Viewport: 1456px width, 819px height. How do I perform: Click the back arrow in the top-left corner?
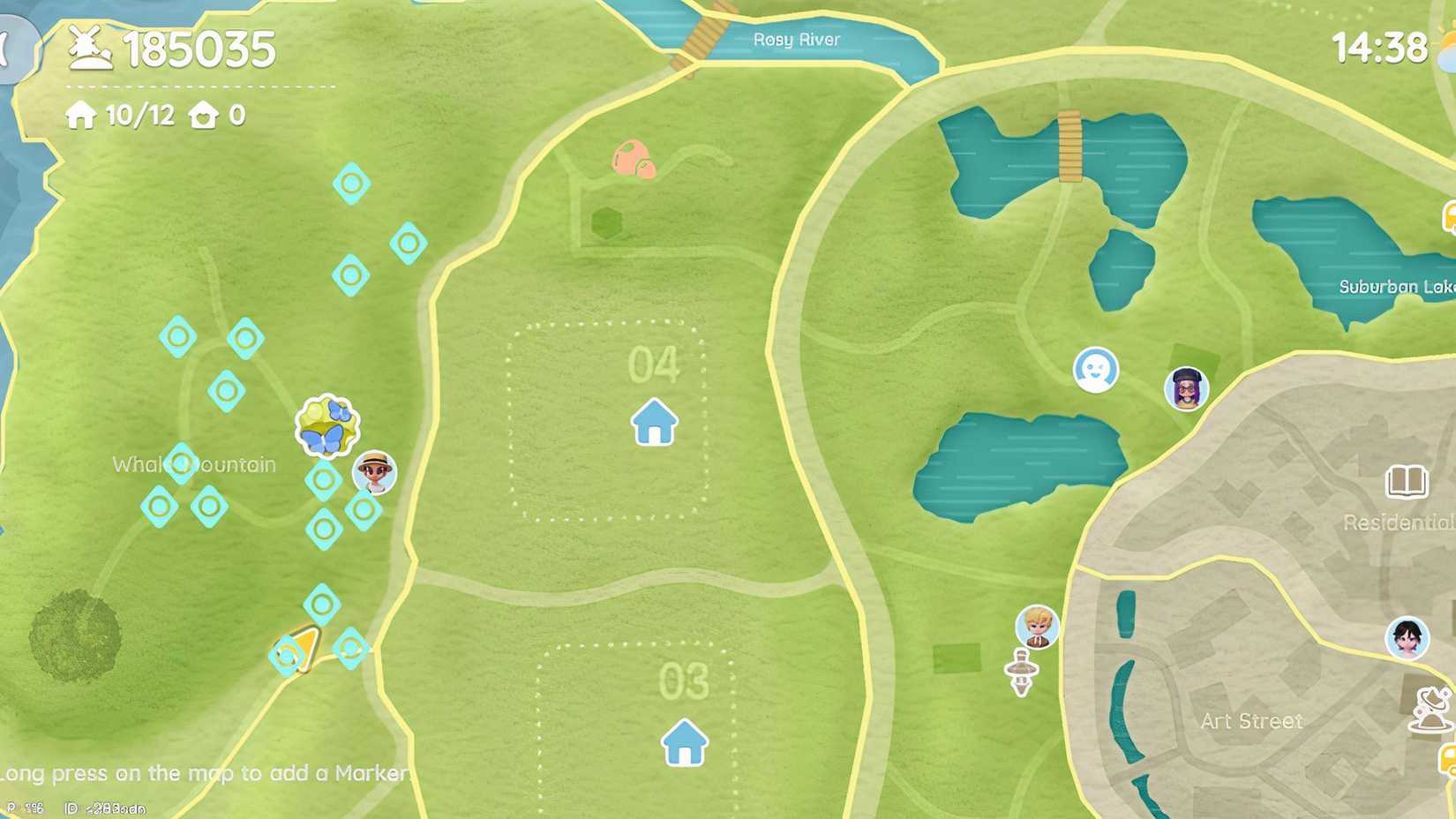7,46
